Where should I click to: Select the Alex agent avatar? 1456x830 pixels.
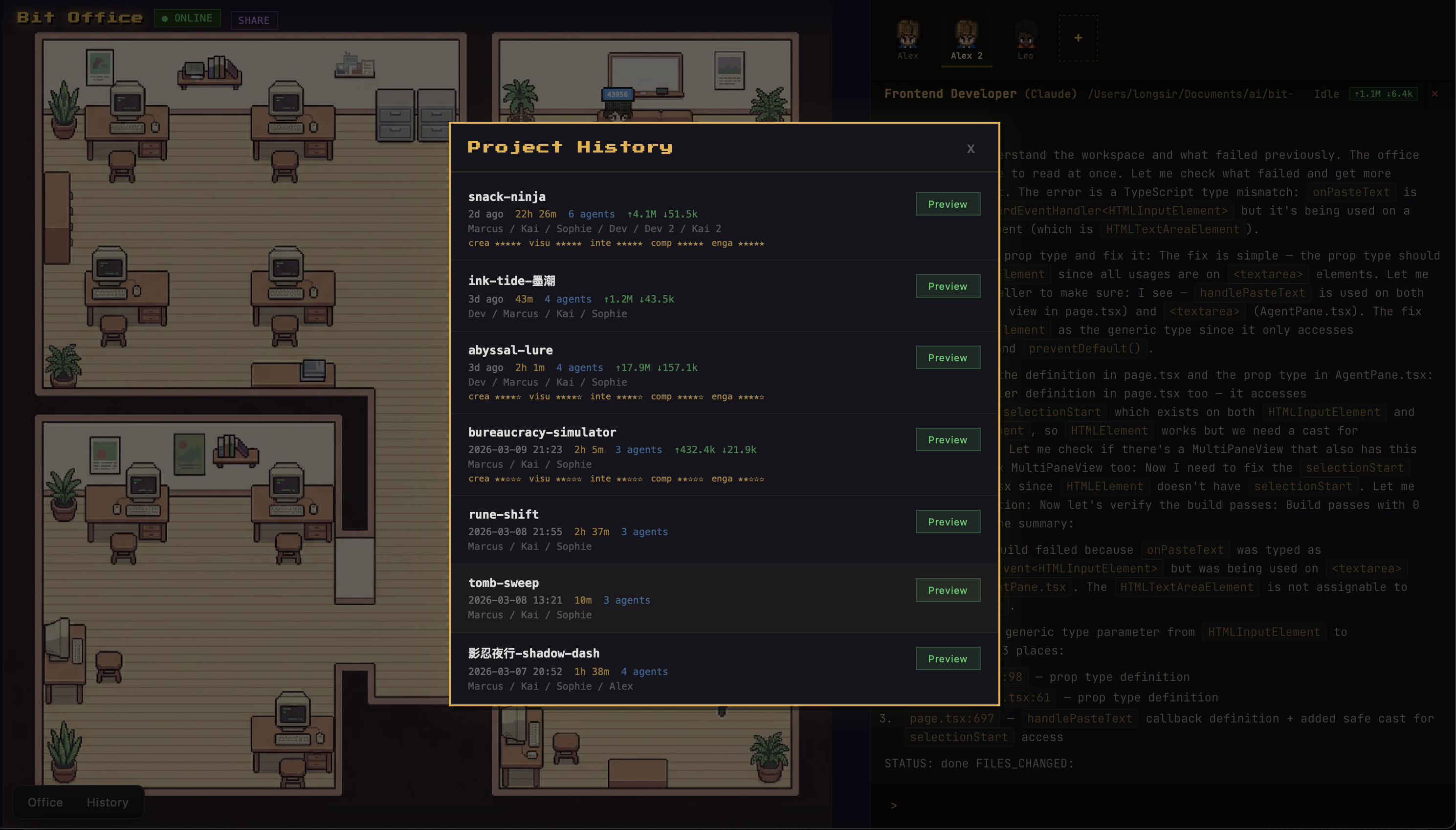click(906, 37)
